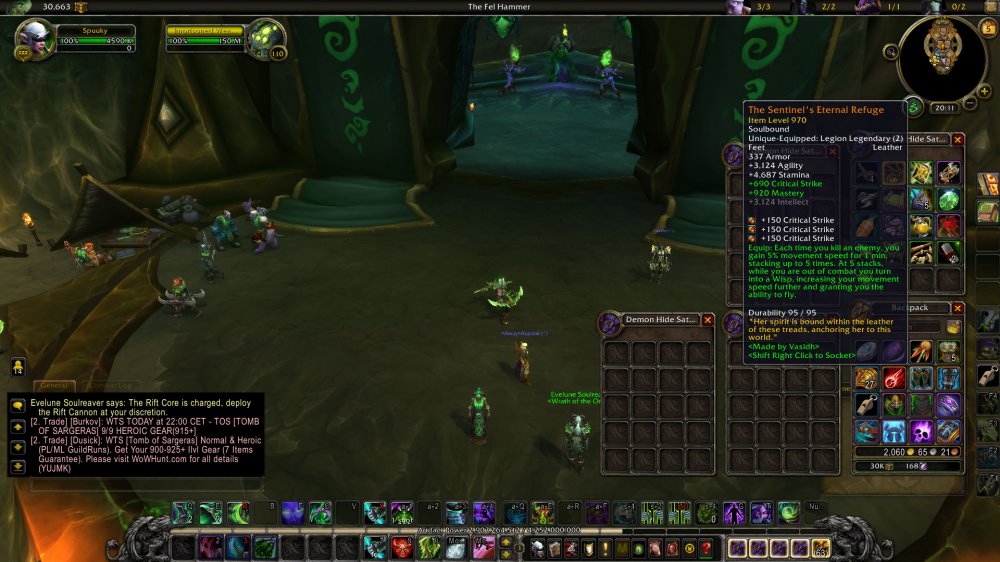Open the golden backpack bag slot

820,548
